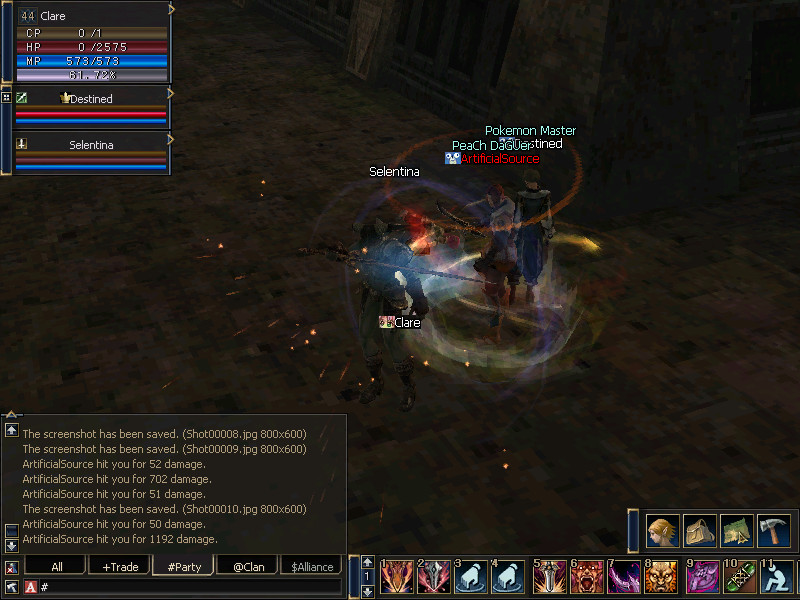Show the $Alliance chat tab
Image resolution: width=800 pixels, height=600 pixels.
[x=312, y=567]
